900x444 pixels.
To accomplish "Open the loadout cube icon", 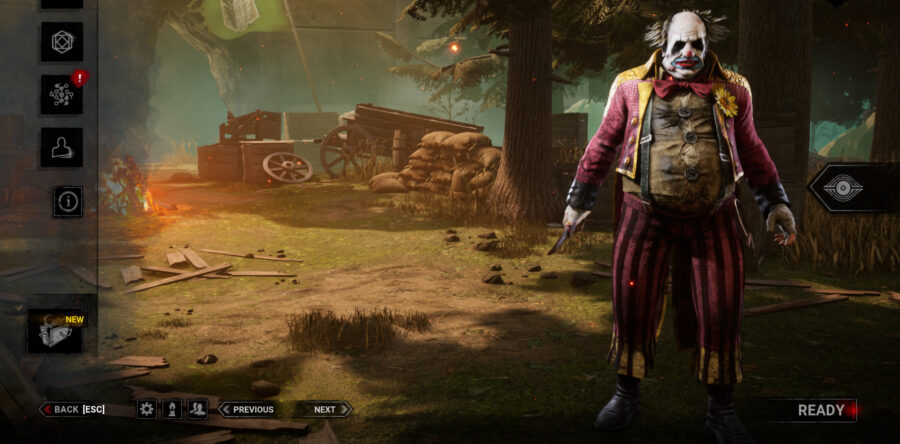I will coord(61,42).
